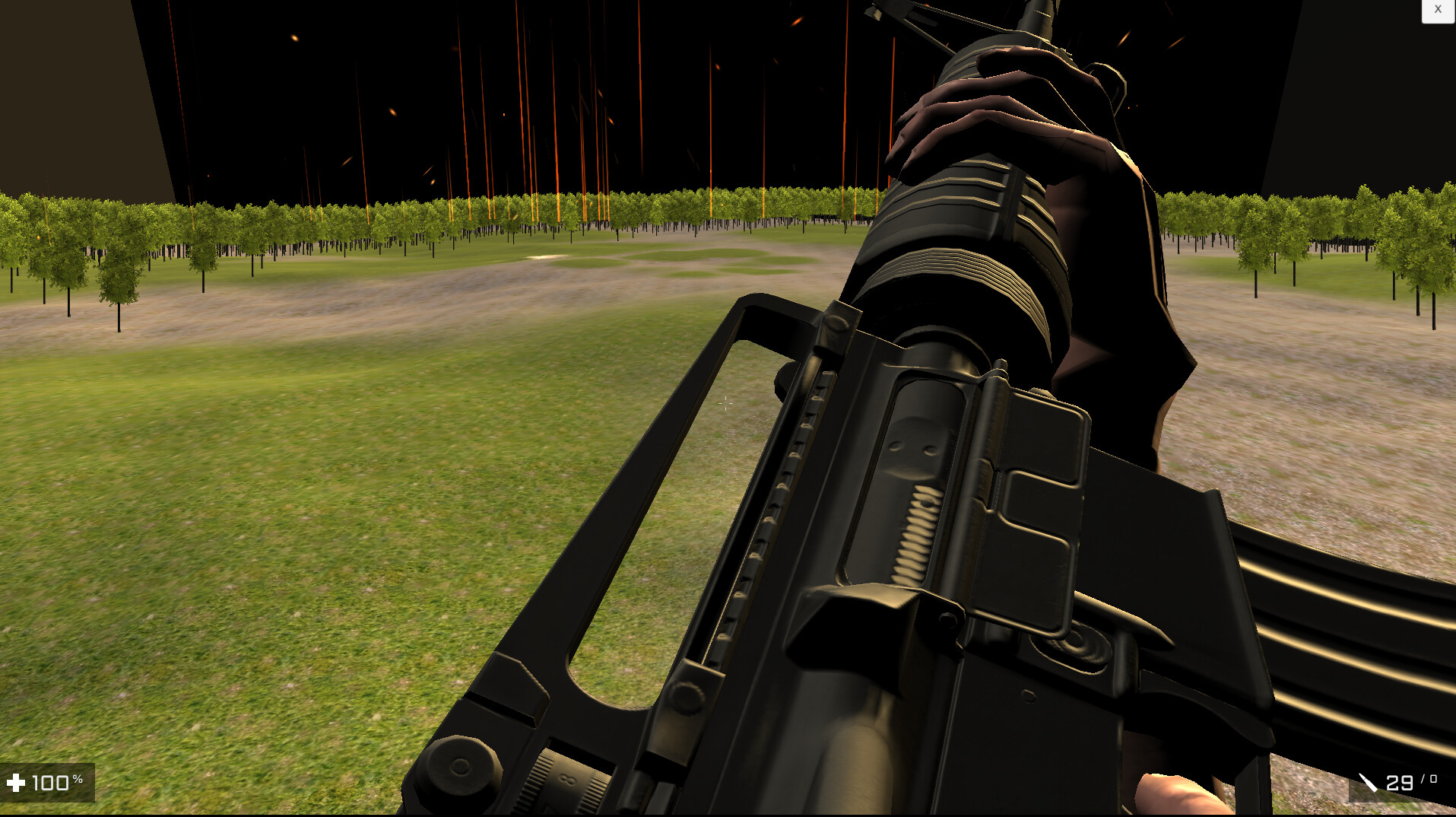The height and width of the screenshot is (817, 1456).
Task: Click the crosshair at screen center
Action: pyautogui.click(x=726, y=402)
